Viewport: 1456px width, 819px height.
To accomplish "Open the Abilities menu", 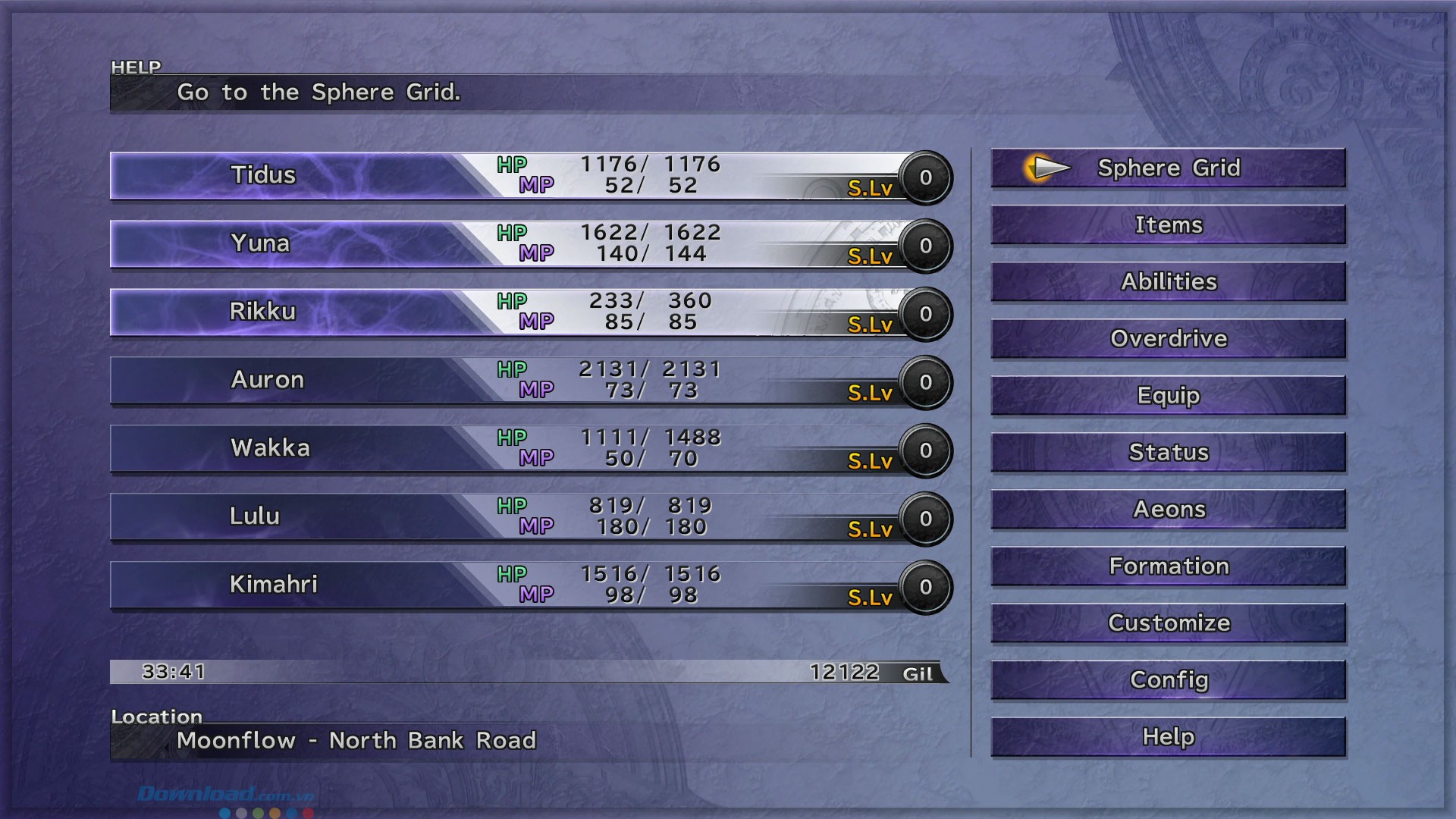I will tap(1168, 281).
